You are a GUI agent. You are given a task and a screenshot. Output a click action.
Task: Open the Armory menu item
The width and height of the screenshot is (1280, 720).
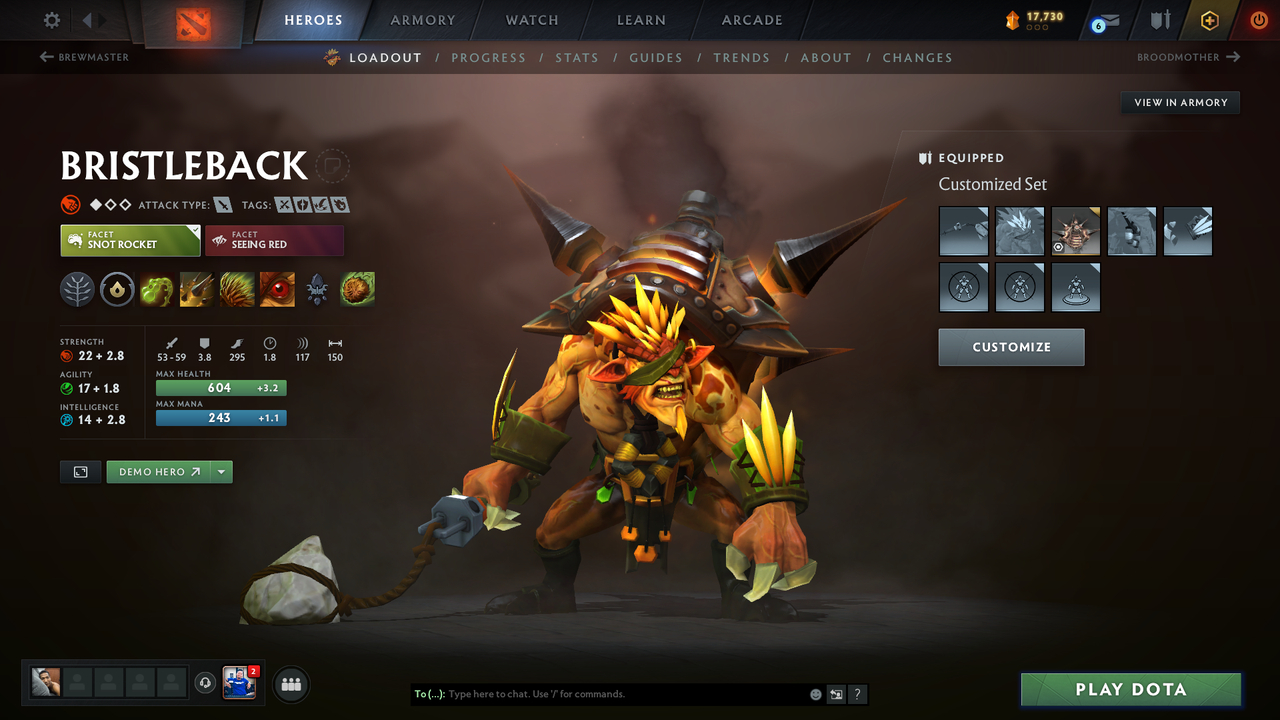coord(422,20)
